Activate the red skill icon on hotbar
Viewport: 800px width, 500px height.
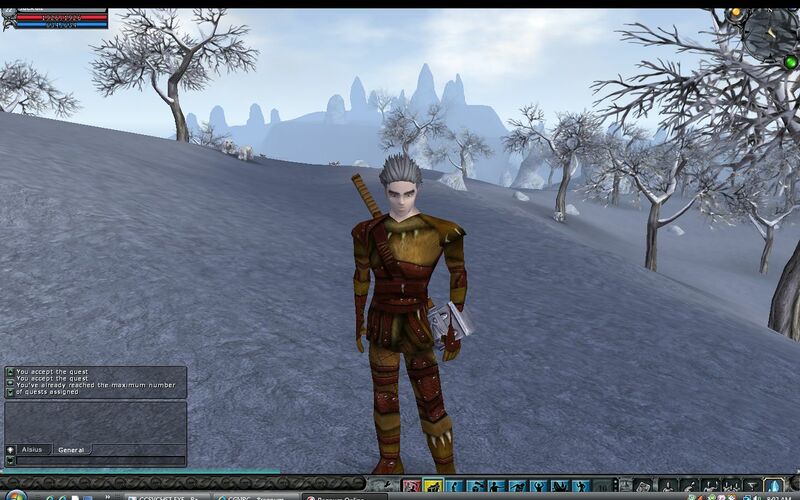[411, 486]
